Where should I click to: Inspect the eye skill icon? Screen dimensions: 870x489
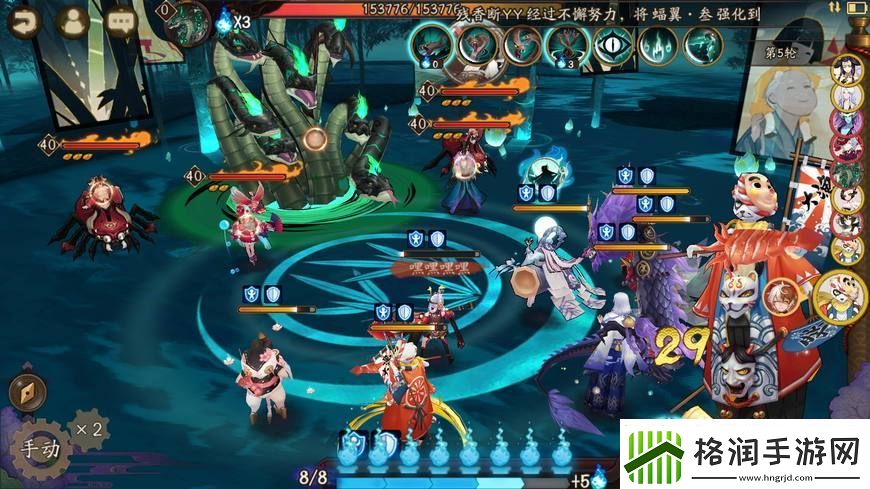(x=613, y=45)
